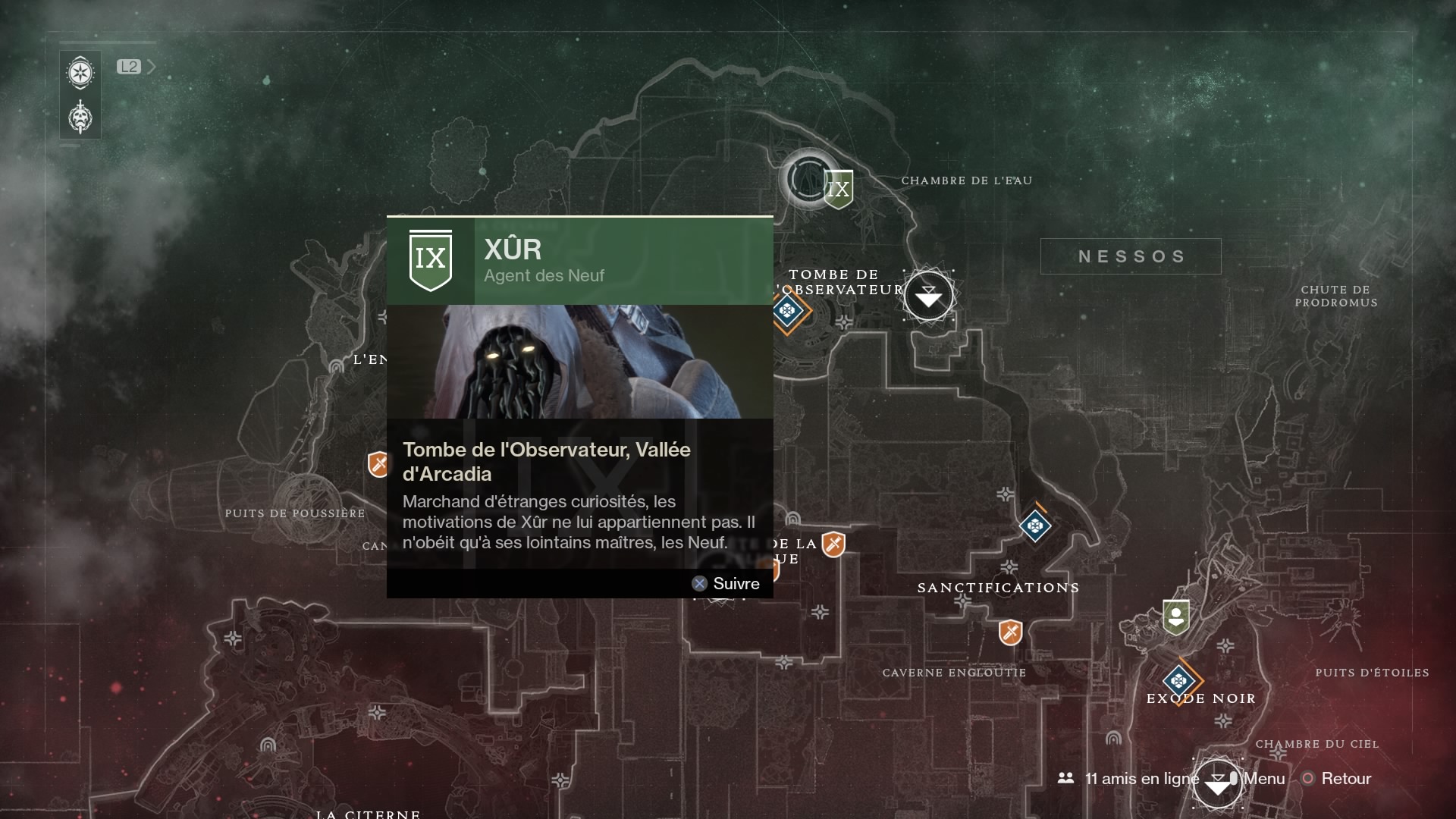Pick the public event marker at Exode Noir

click(1178, 680)
